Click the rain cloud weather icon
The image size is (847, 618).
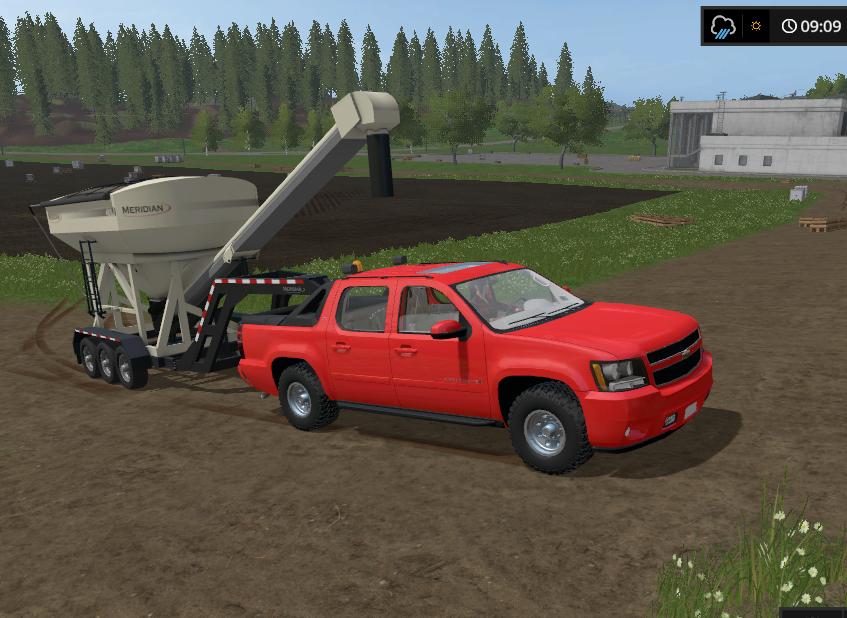tap(723, 26)
